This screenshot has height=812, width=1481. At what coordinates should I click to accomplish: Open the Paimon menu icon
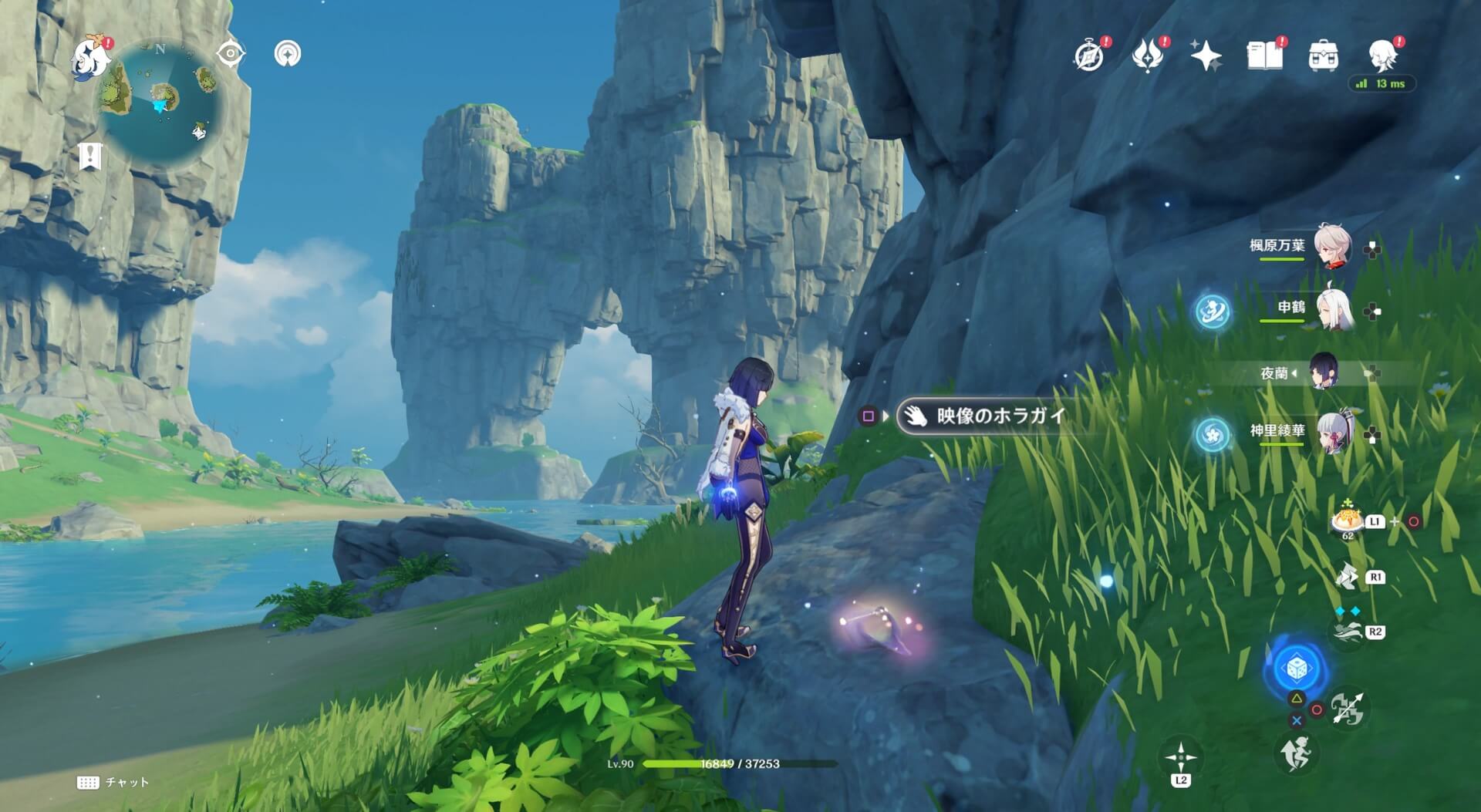(x=90, y=56)
